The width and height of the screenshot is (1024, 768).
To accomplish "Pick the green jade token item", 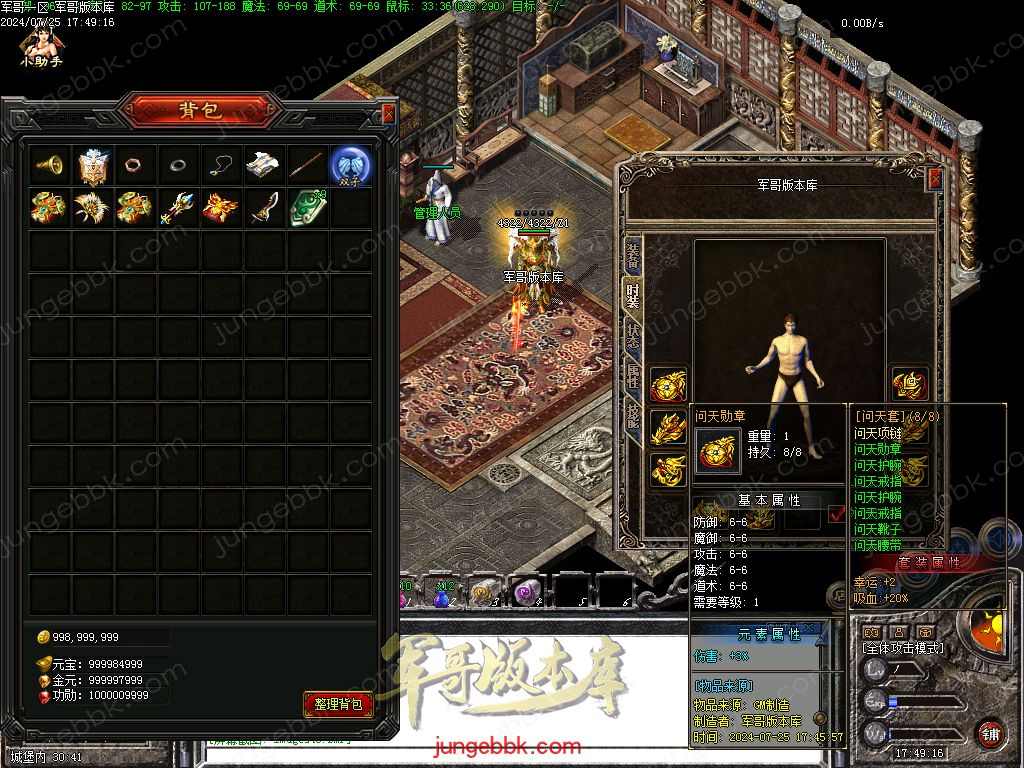I will [307, 207].
